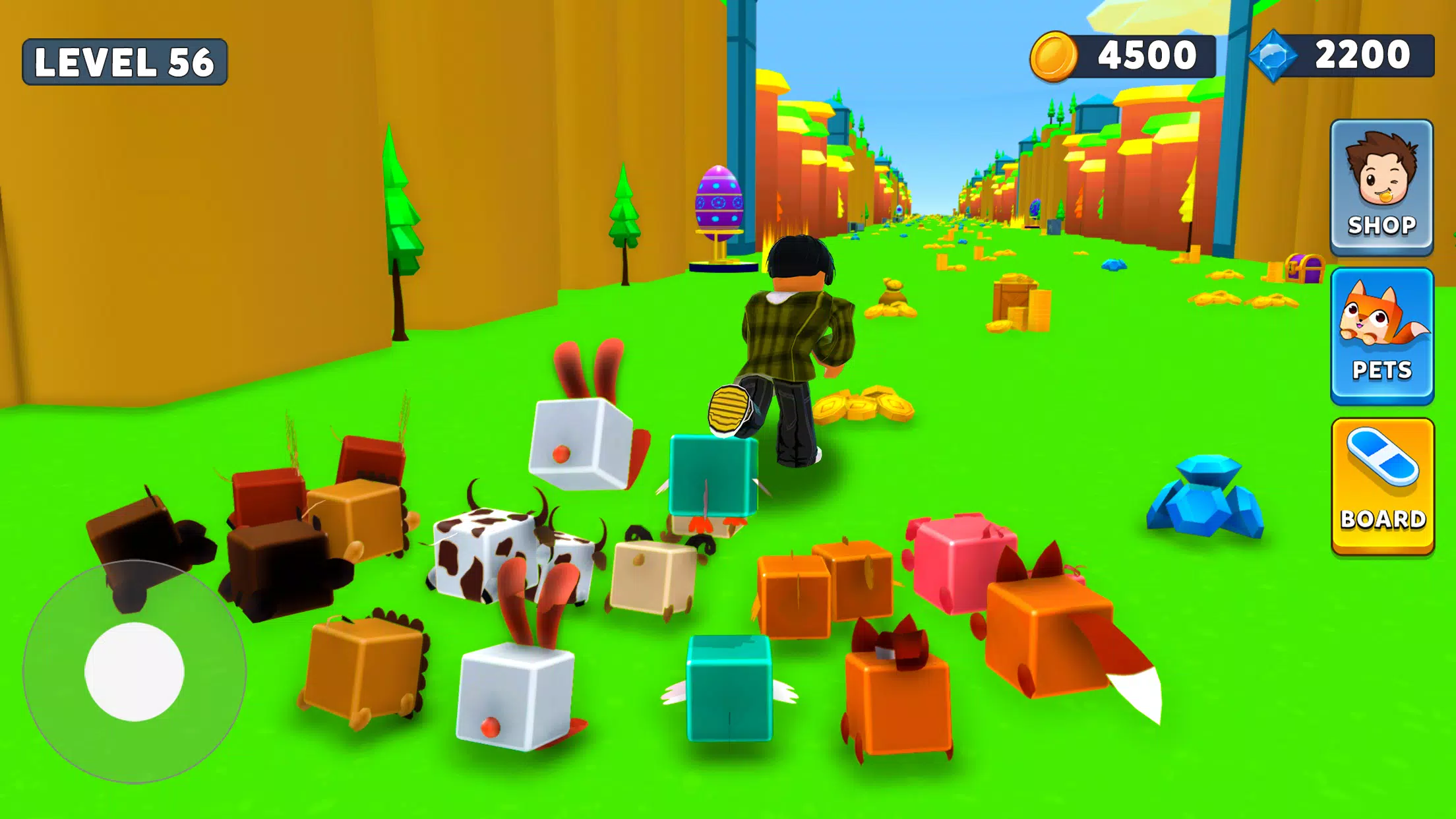Screen dimensions: 1456x819
Task: Tap the virtual joystick thumb knob
Action: point(135,671)
